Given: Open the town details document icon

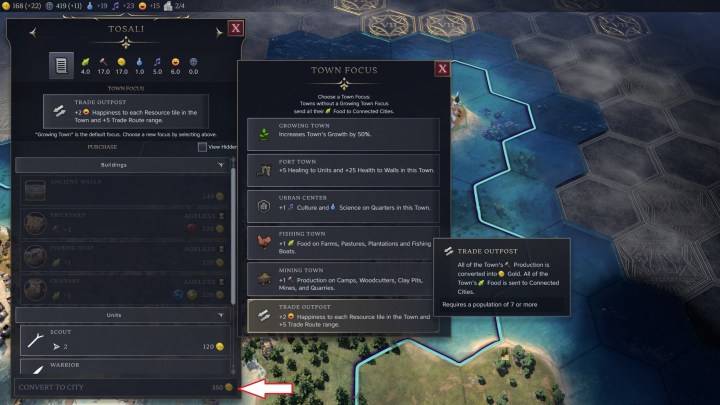Looking at the screenshot, I should pyautogui.click(x=61, y=68).
